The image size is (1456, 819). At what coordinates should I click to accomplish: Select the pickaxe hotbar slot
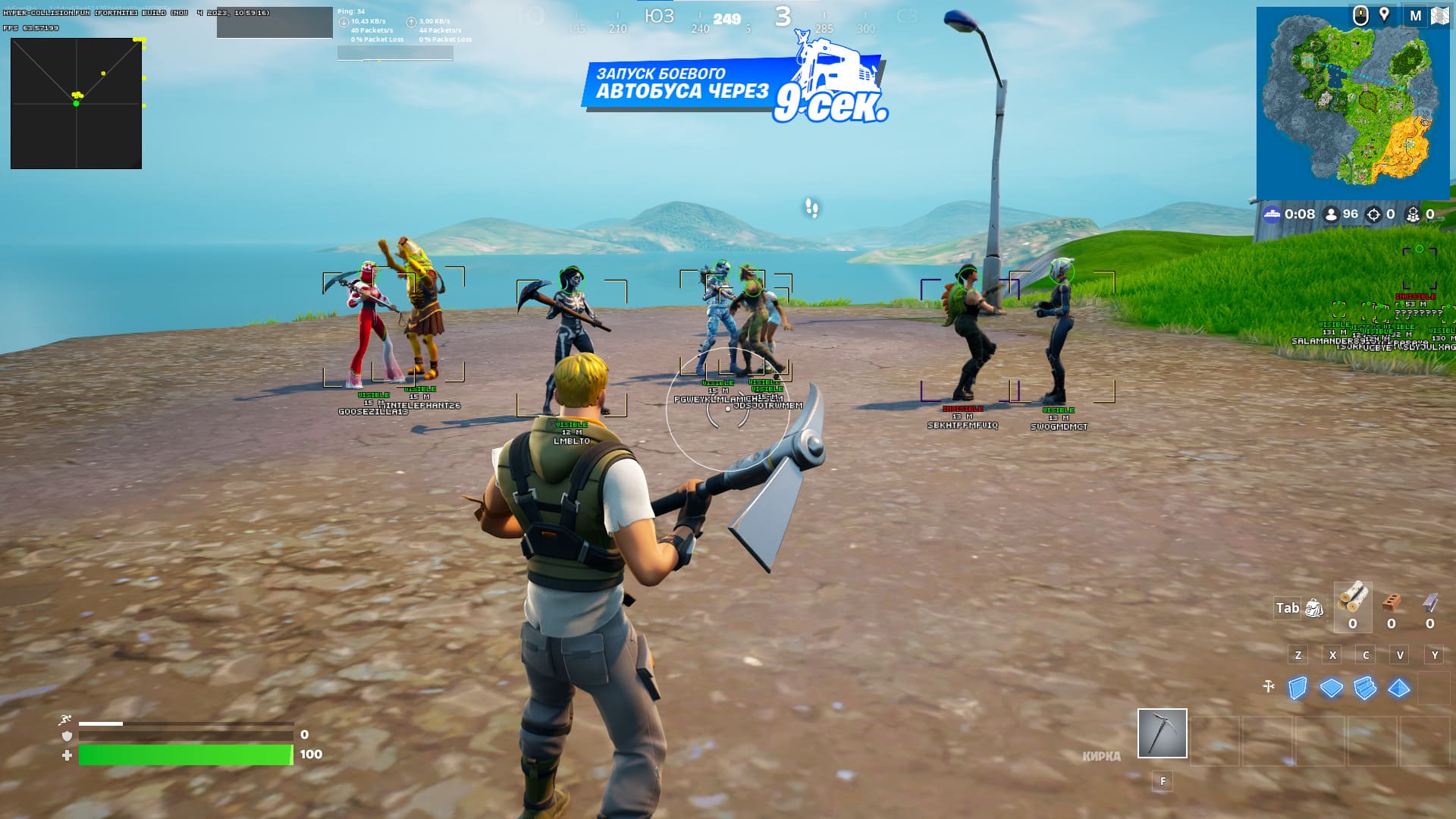1162,733
